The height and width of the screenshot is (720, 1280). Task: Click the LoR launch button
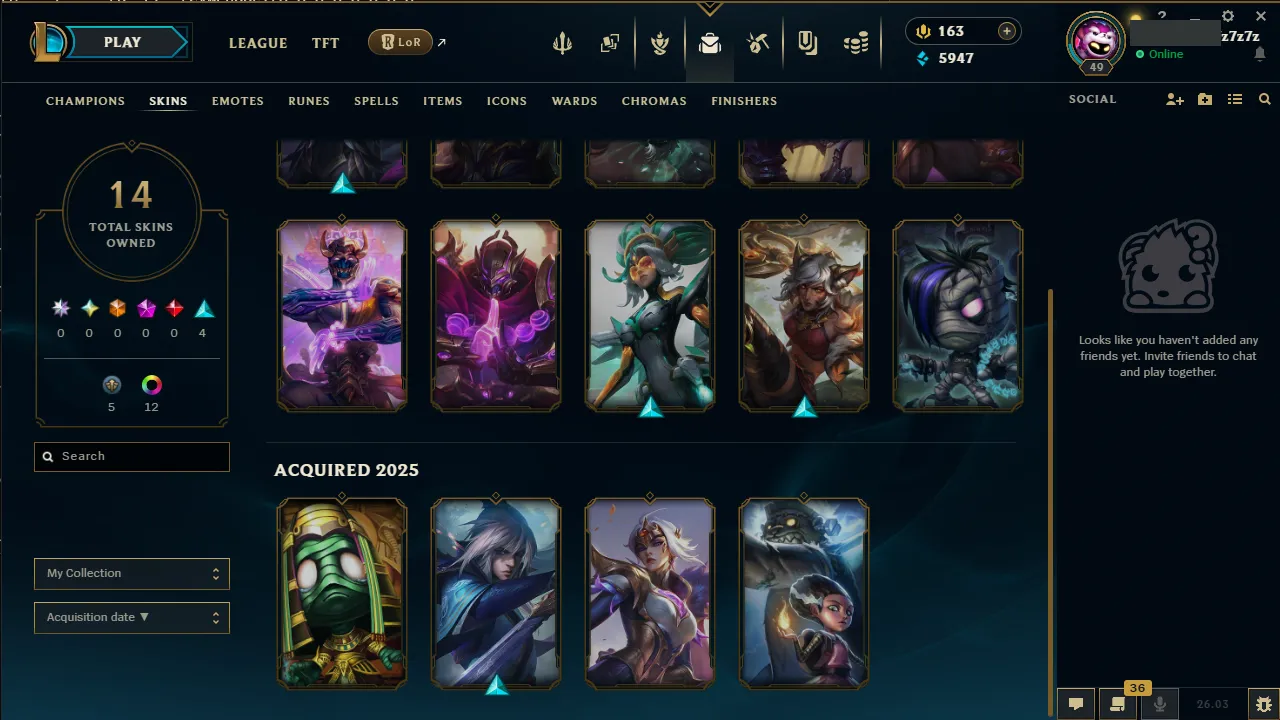[400, 42]
